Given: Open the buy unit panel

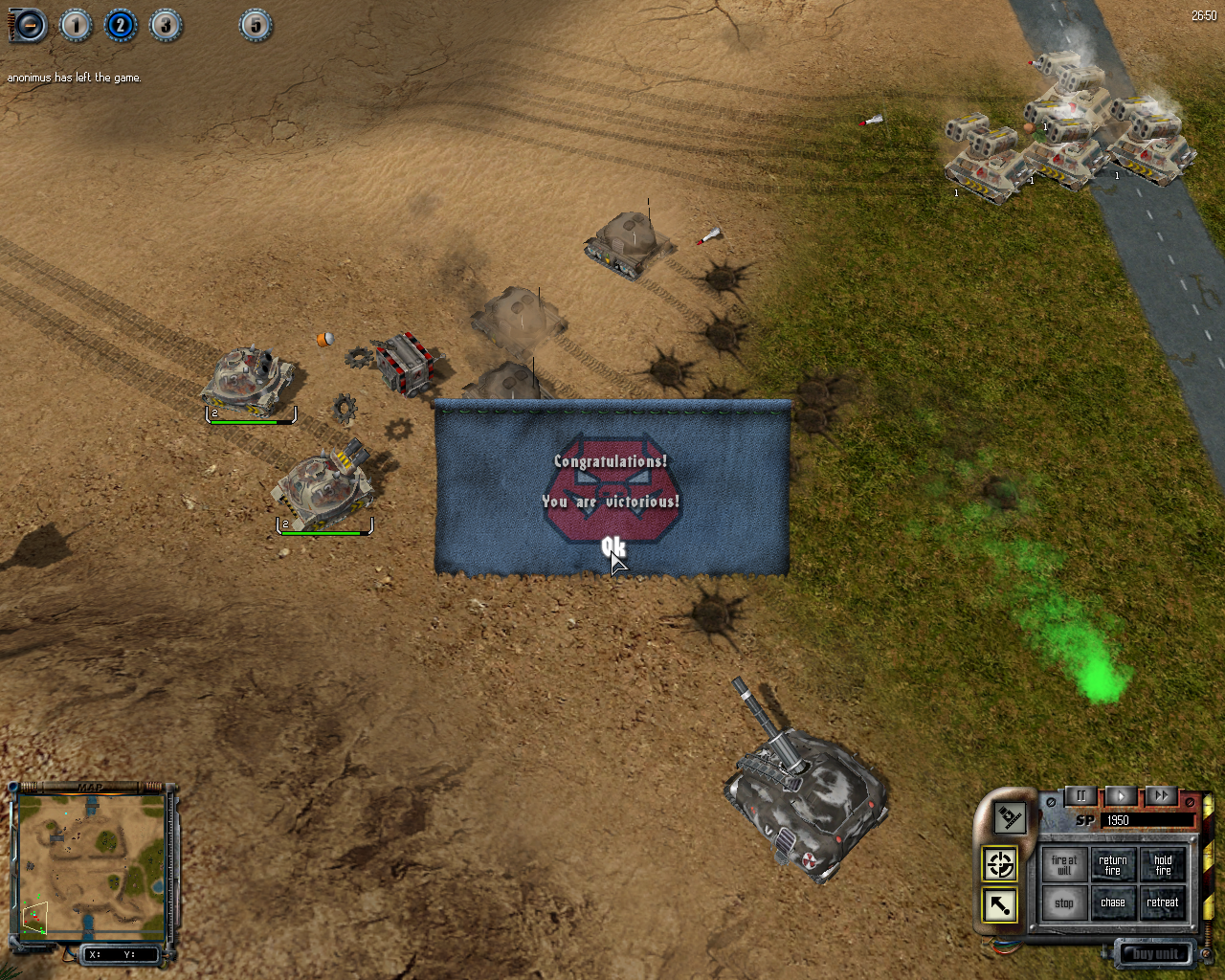Looking at the screenshot, I should 1155,953.
